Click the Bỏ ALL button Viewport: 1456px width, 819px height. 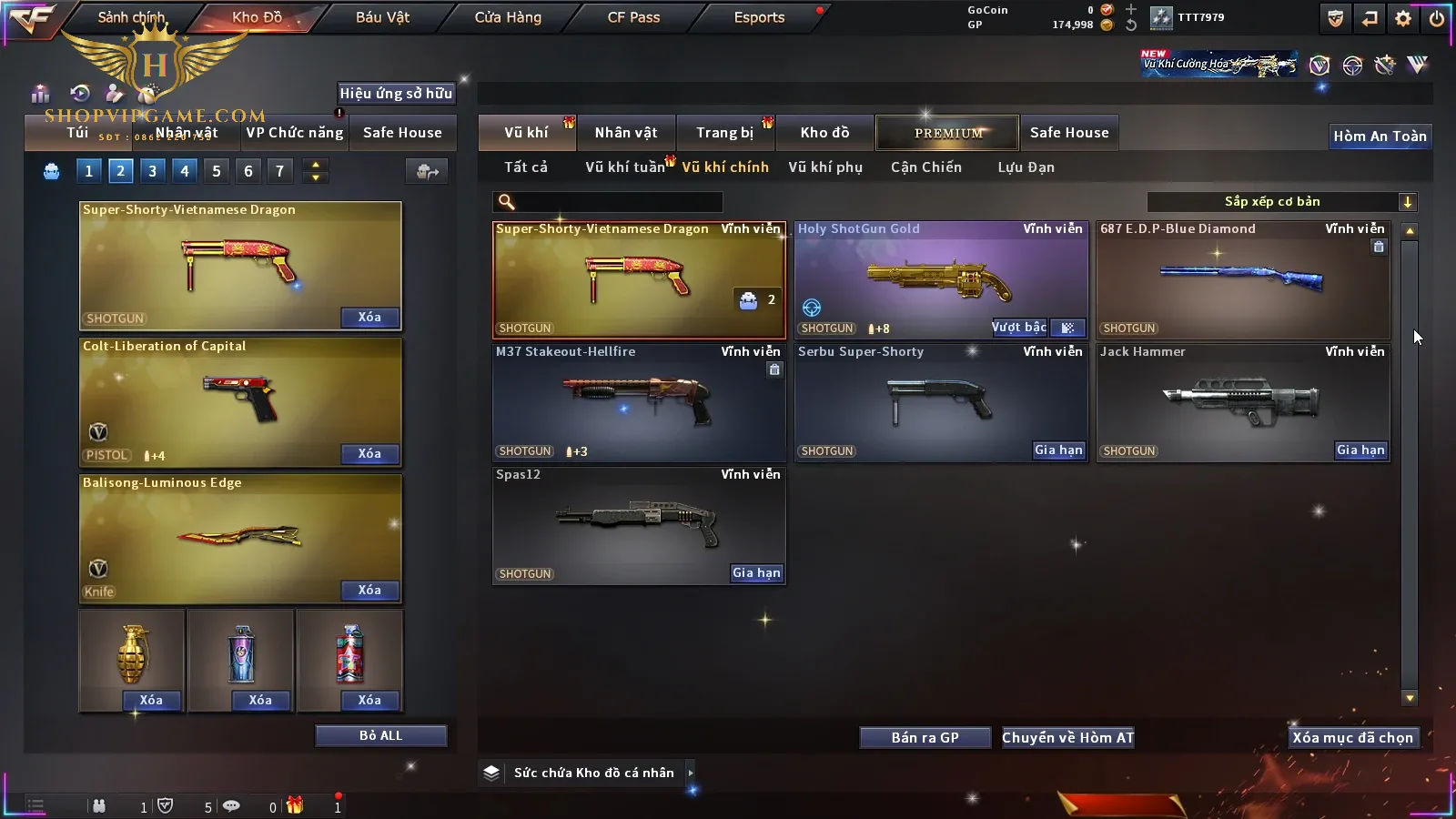380,736
